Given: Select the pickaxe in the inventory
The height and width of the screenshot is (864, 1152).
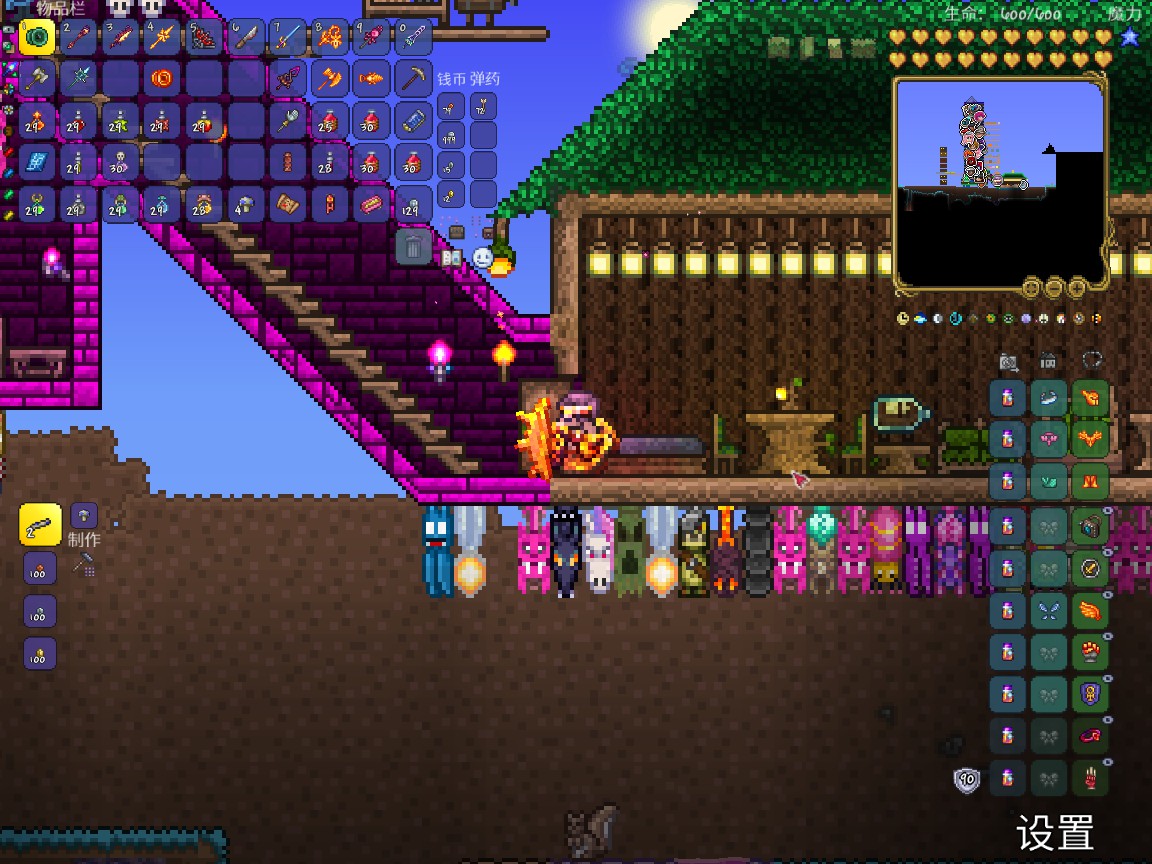Looking at the screenshot, I should [x=413, y=78].
